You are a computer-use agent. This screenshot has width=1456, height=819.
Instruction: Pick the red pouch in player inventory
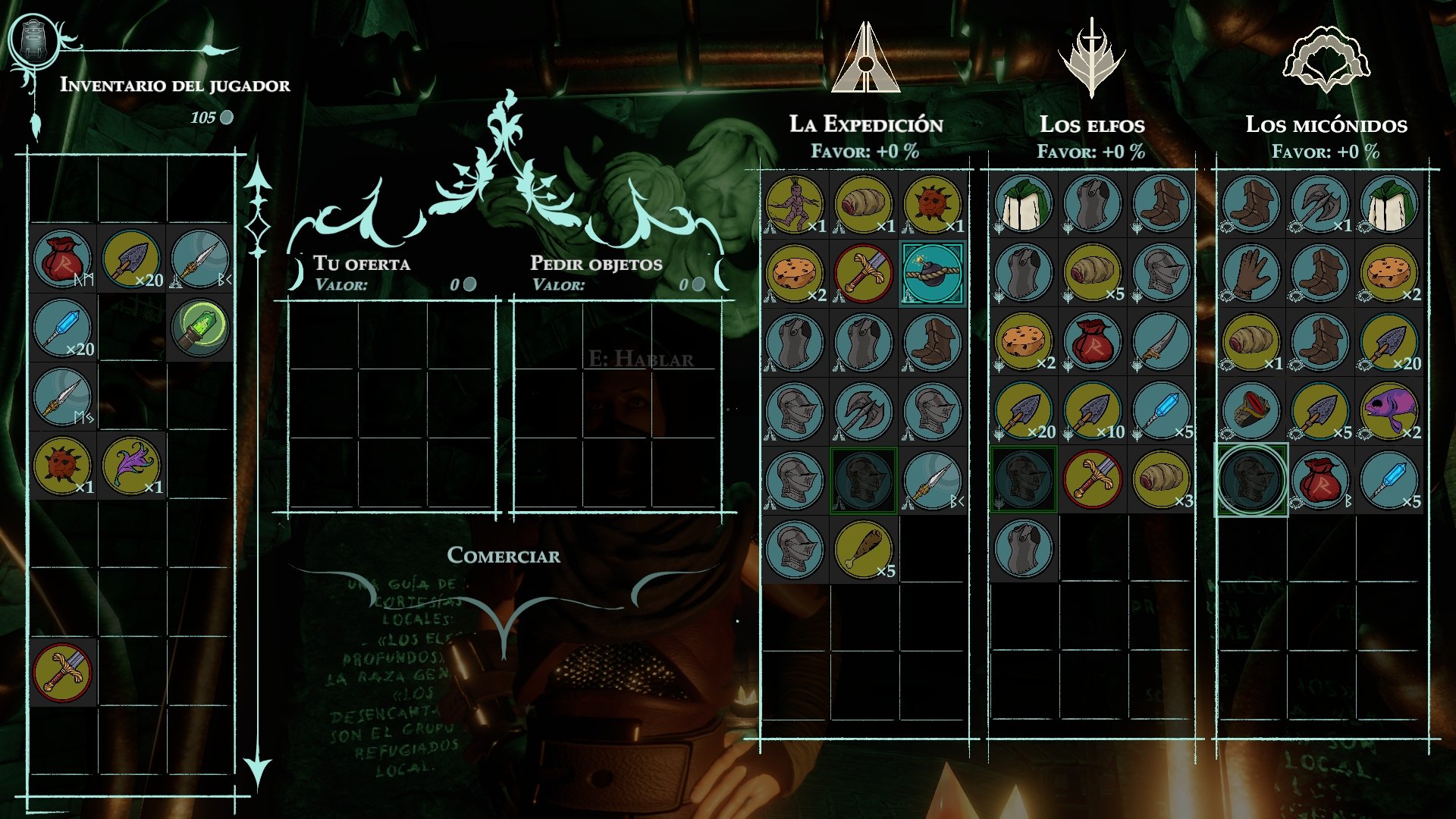coord(62,259)
